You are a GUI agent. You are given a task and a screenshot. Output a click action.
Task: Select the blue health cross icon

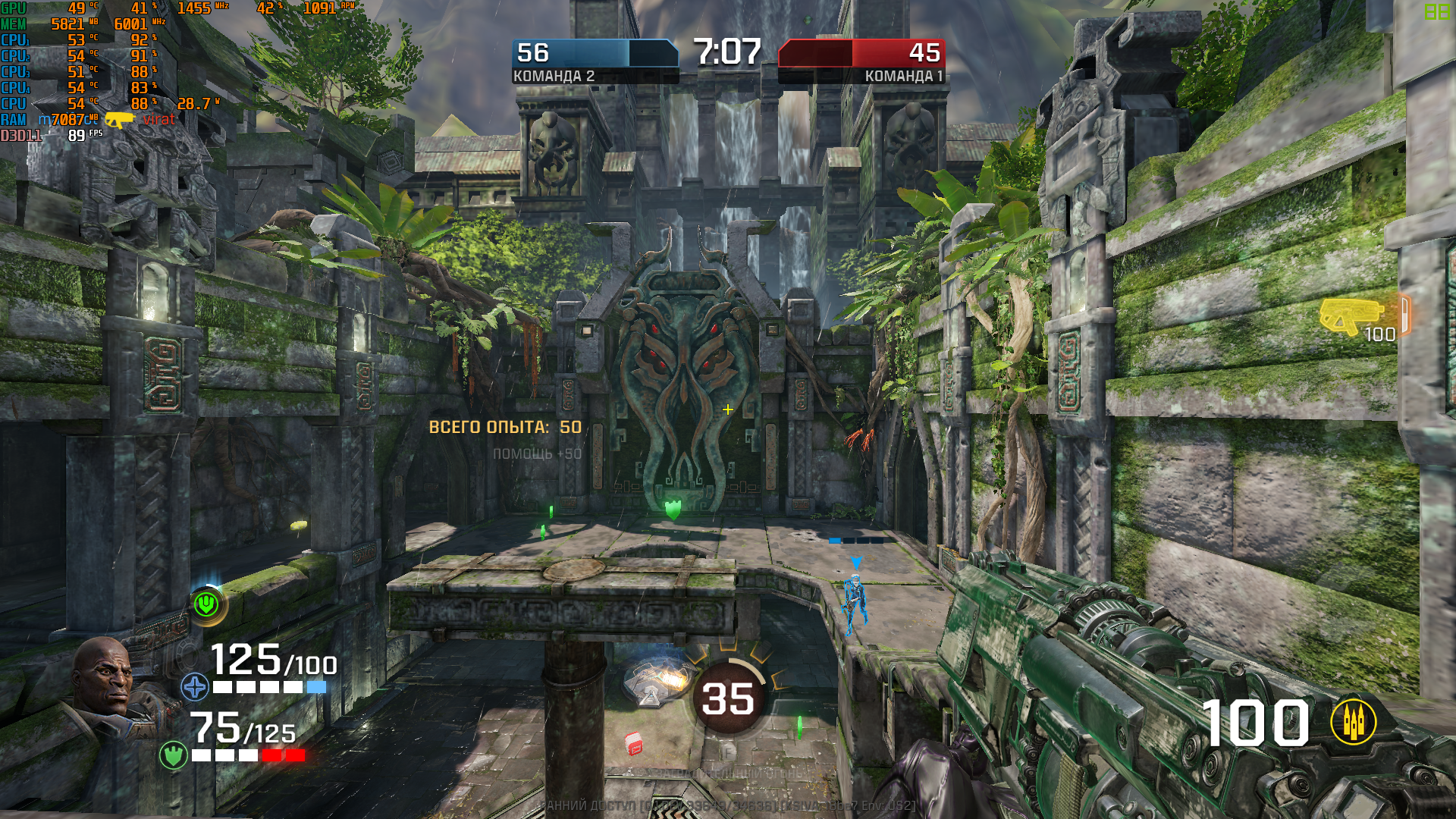[195, 687]
